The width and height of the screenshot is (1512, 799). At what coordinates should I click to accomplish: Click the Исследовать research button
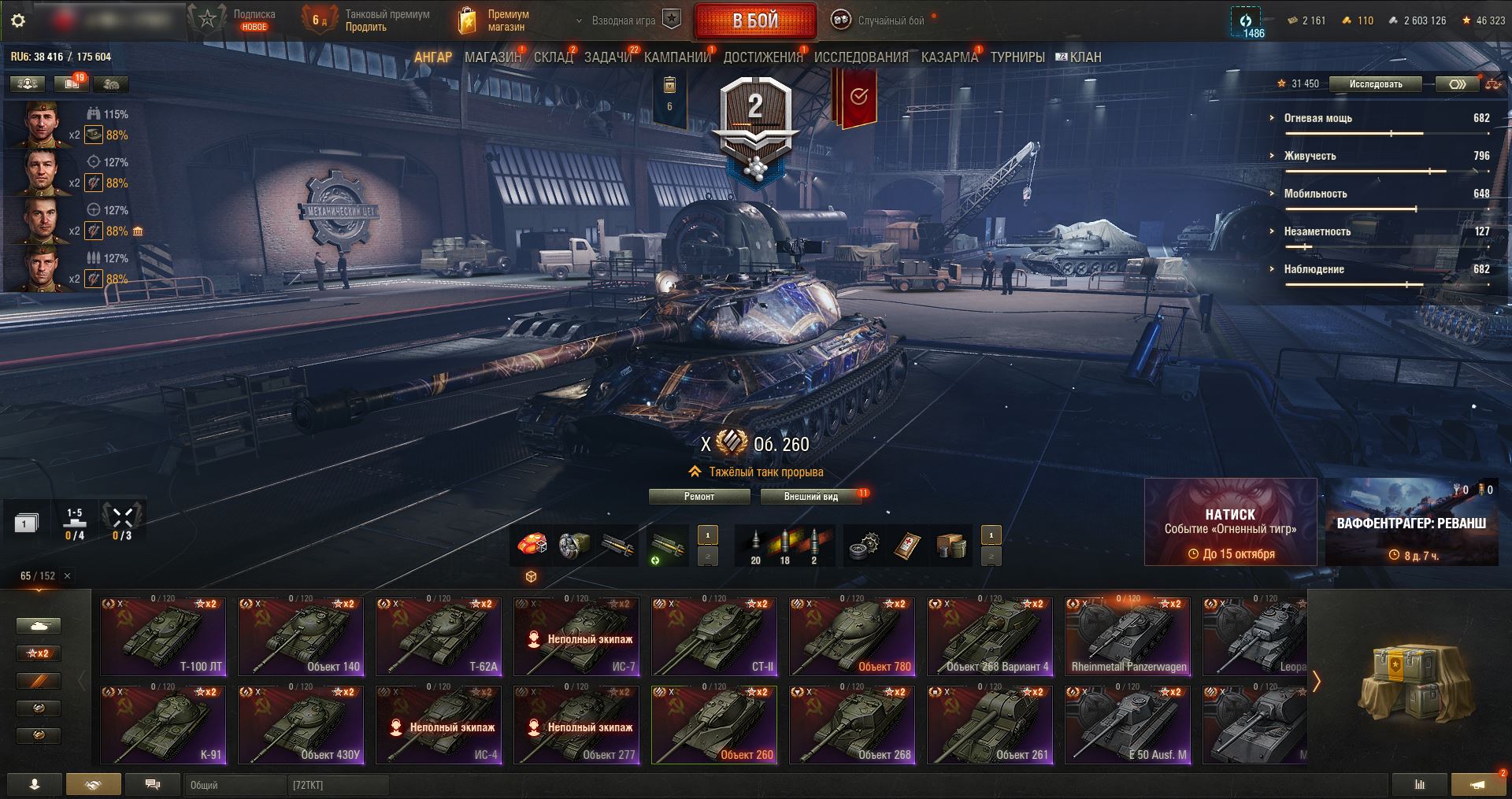[1375, 84]
